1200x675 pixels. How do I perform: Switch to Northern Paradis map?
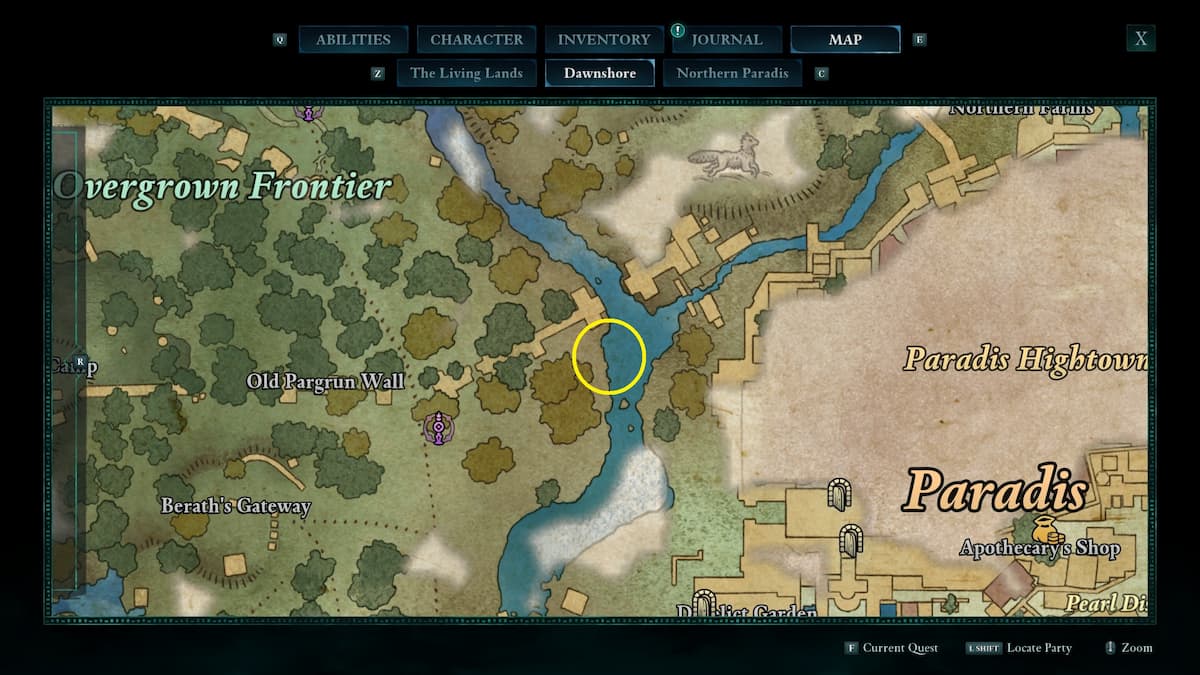(x=732, y=73)
